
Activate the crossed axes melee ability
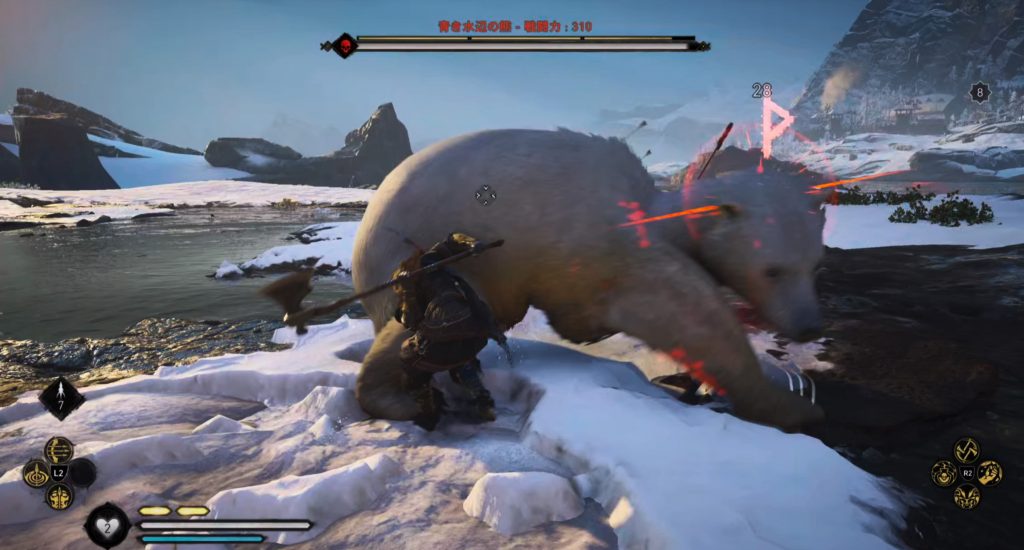coord(966,450)
